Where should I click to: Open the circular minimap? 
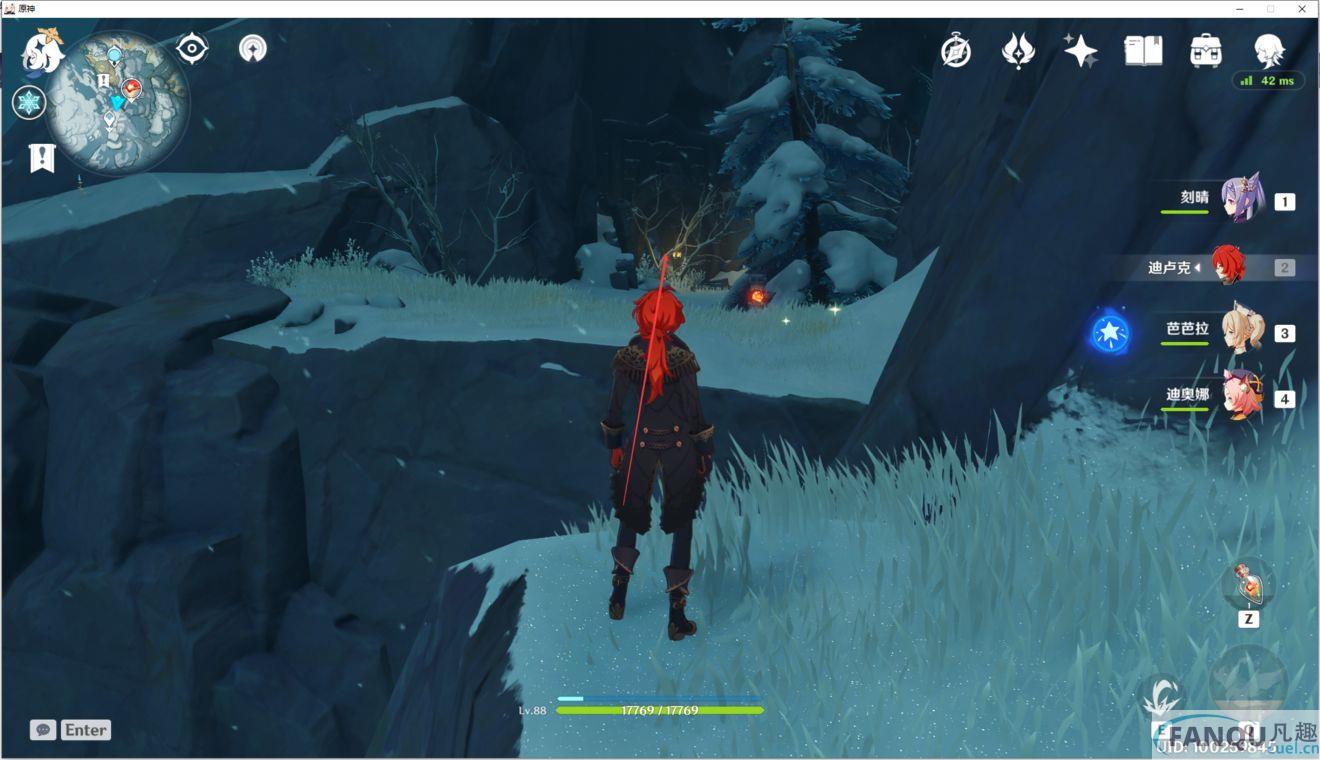click(x=118, y=101)
